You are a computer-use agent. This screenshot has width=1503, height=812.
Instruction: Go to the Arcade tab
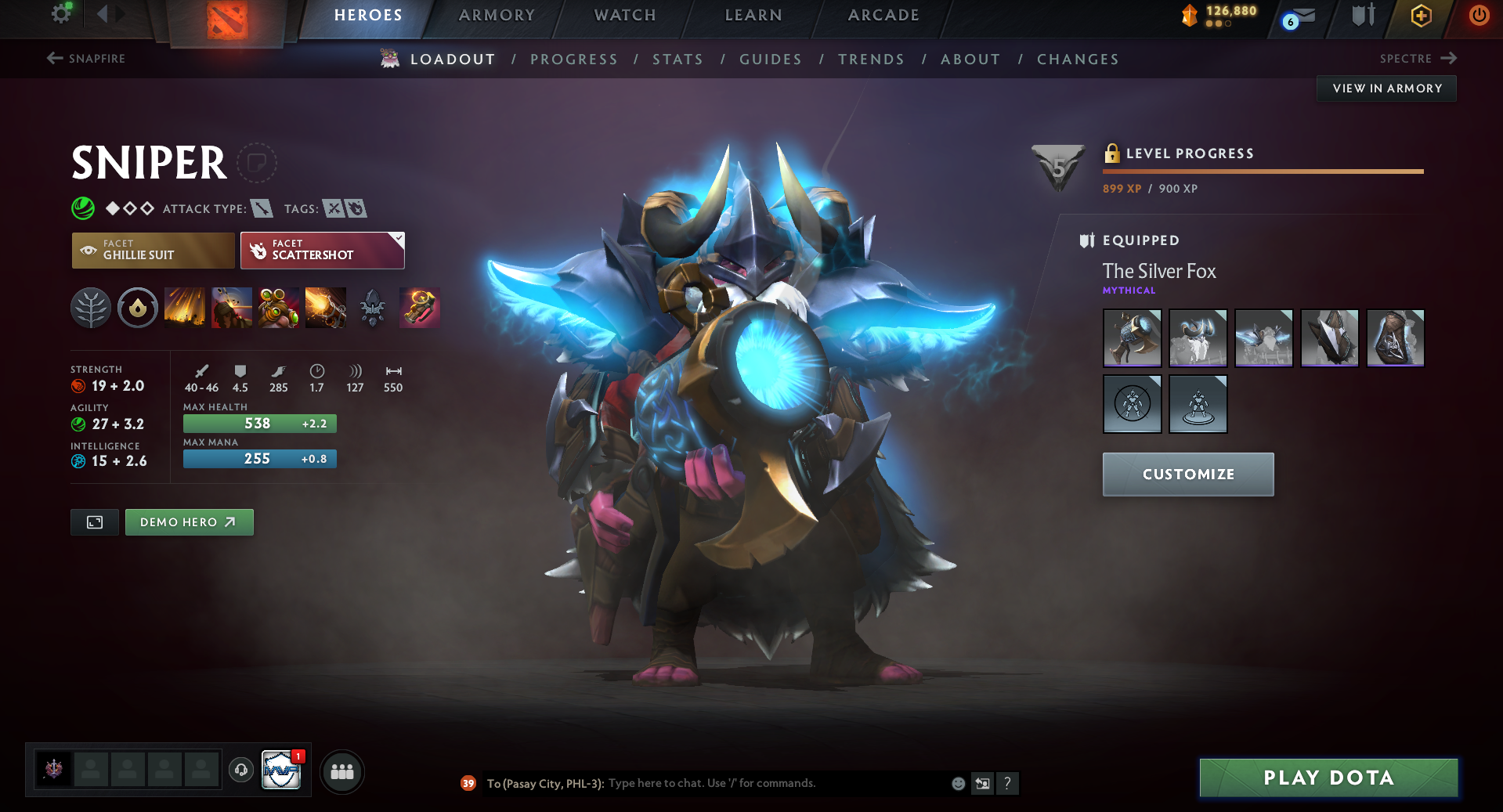tap(883, 16)
